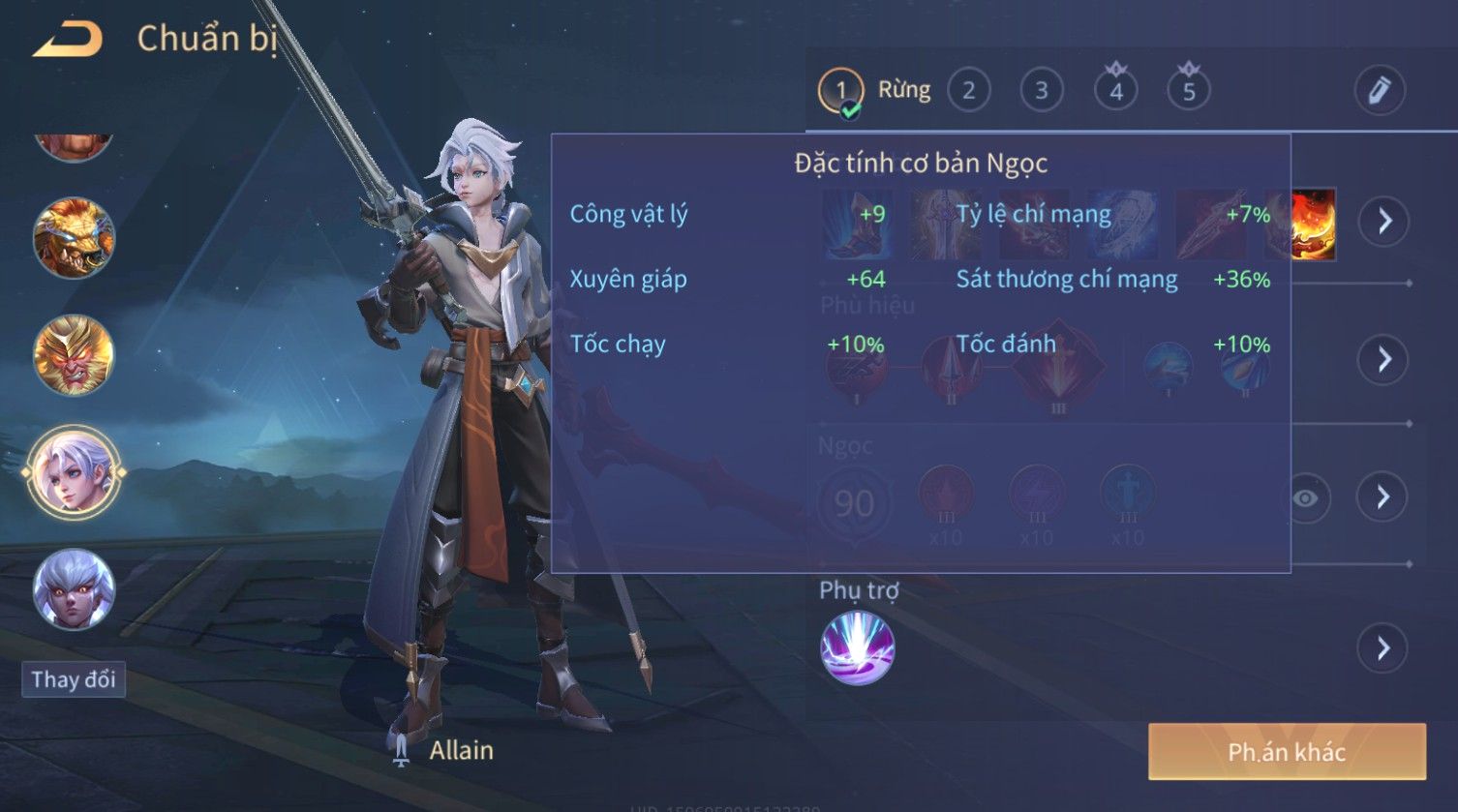Click the Thay đổi hero button

coord(74,679)
